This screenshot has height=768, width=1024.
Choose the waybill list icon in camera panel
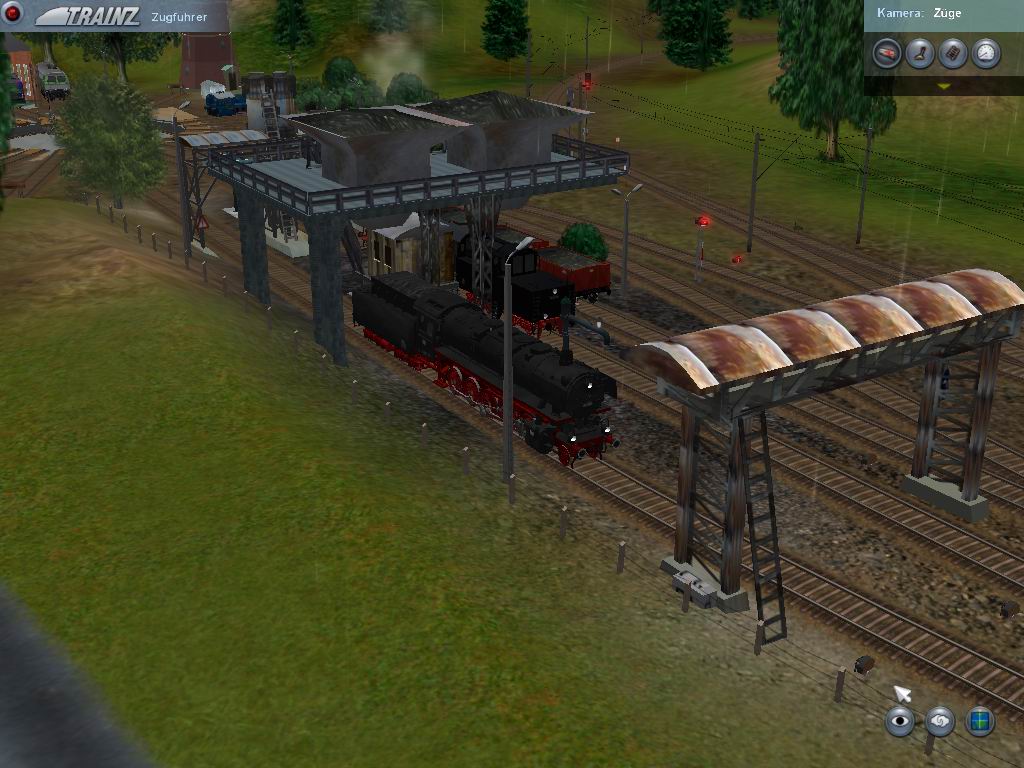[953, 53]
